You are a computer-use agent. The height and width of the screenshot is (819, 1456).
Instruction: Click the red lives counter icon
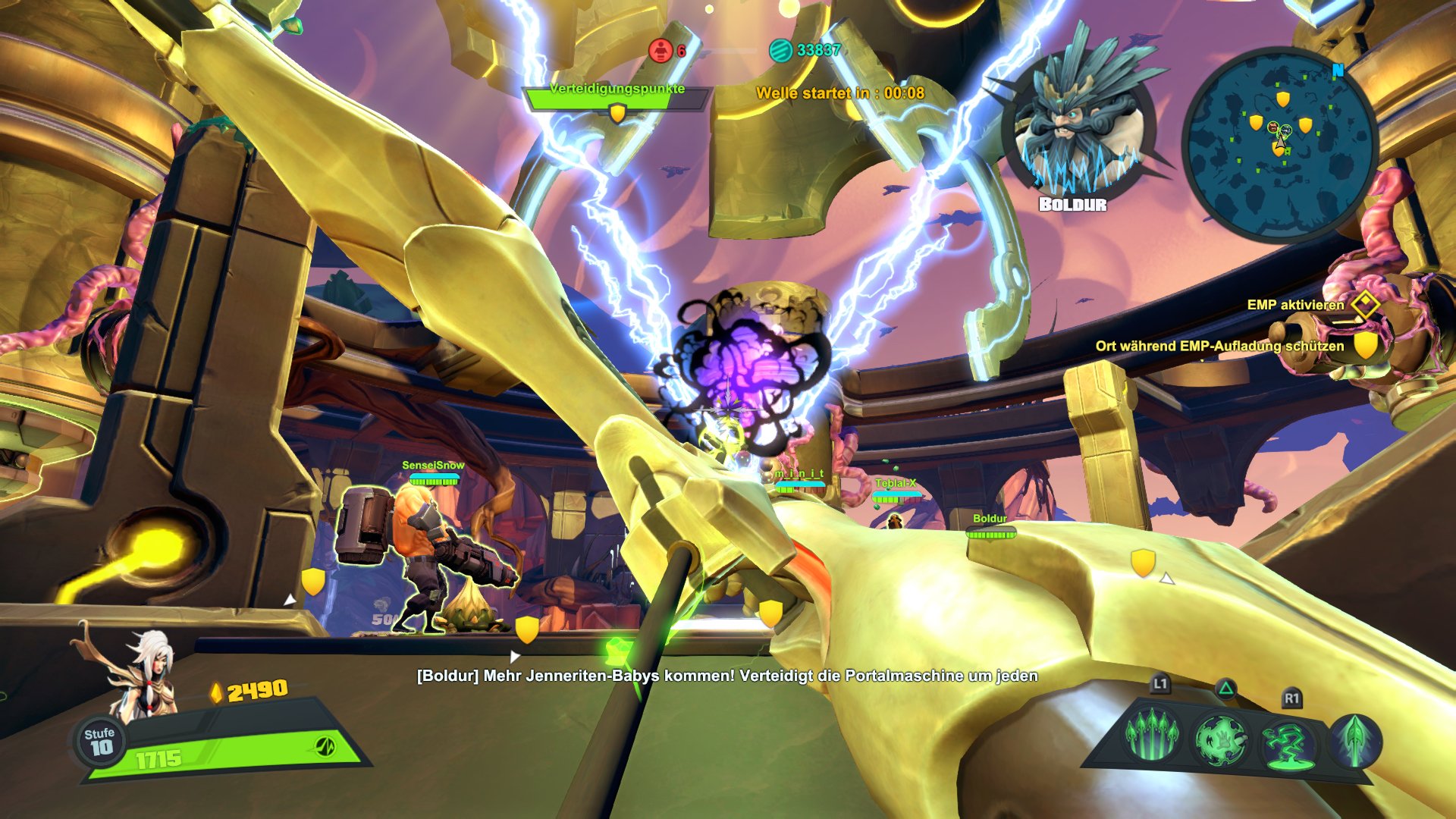[x=659, y=49]
